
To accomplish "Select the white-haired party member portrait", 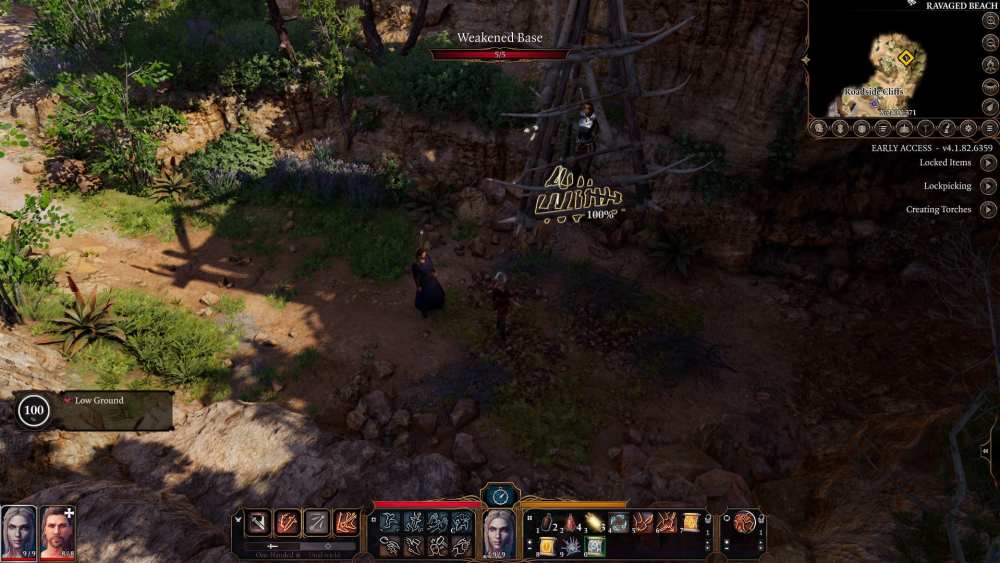I will 18,528.
